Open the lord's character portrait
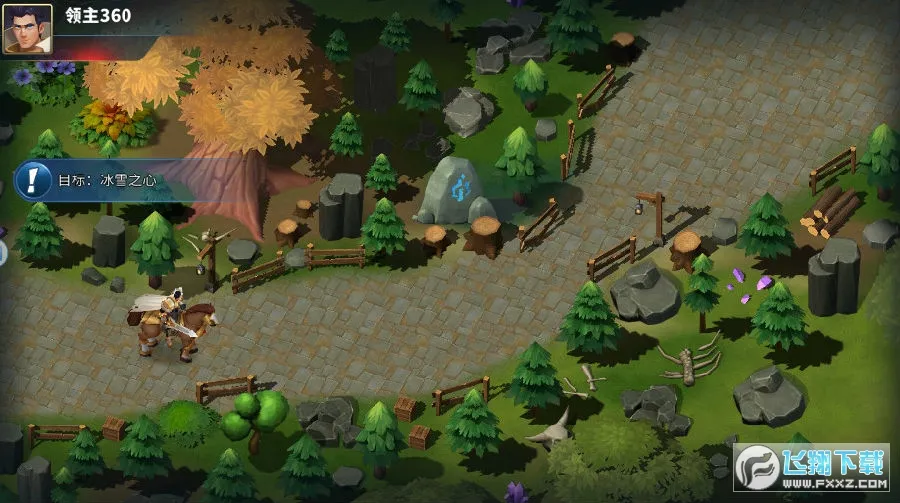Screen dimensions: 900x503 pyautogui.click(x=27, y=28)
